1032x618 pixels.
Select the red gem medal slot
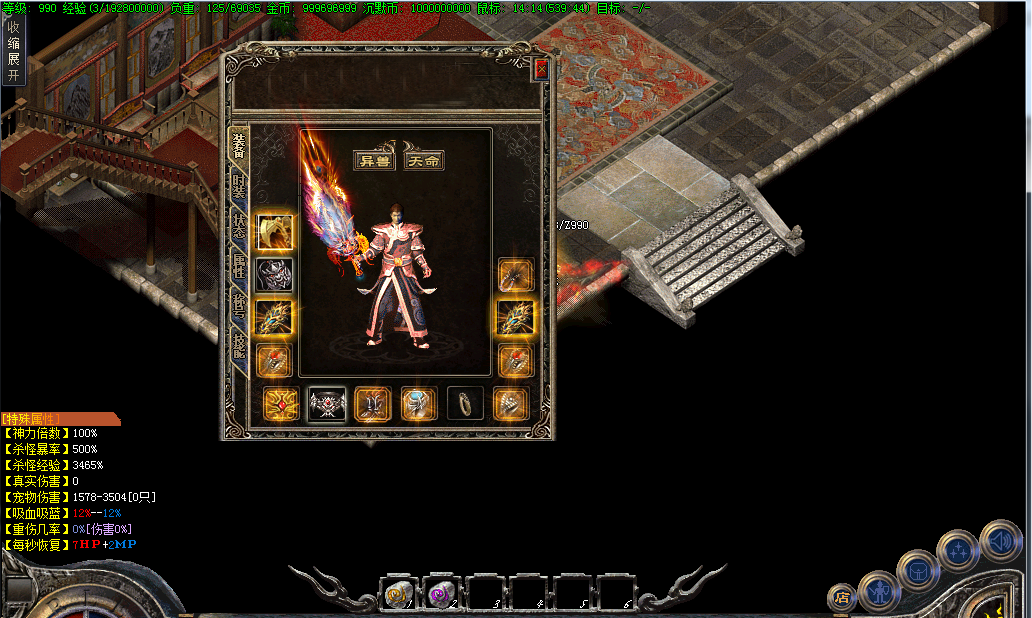280,404
